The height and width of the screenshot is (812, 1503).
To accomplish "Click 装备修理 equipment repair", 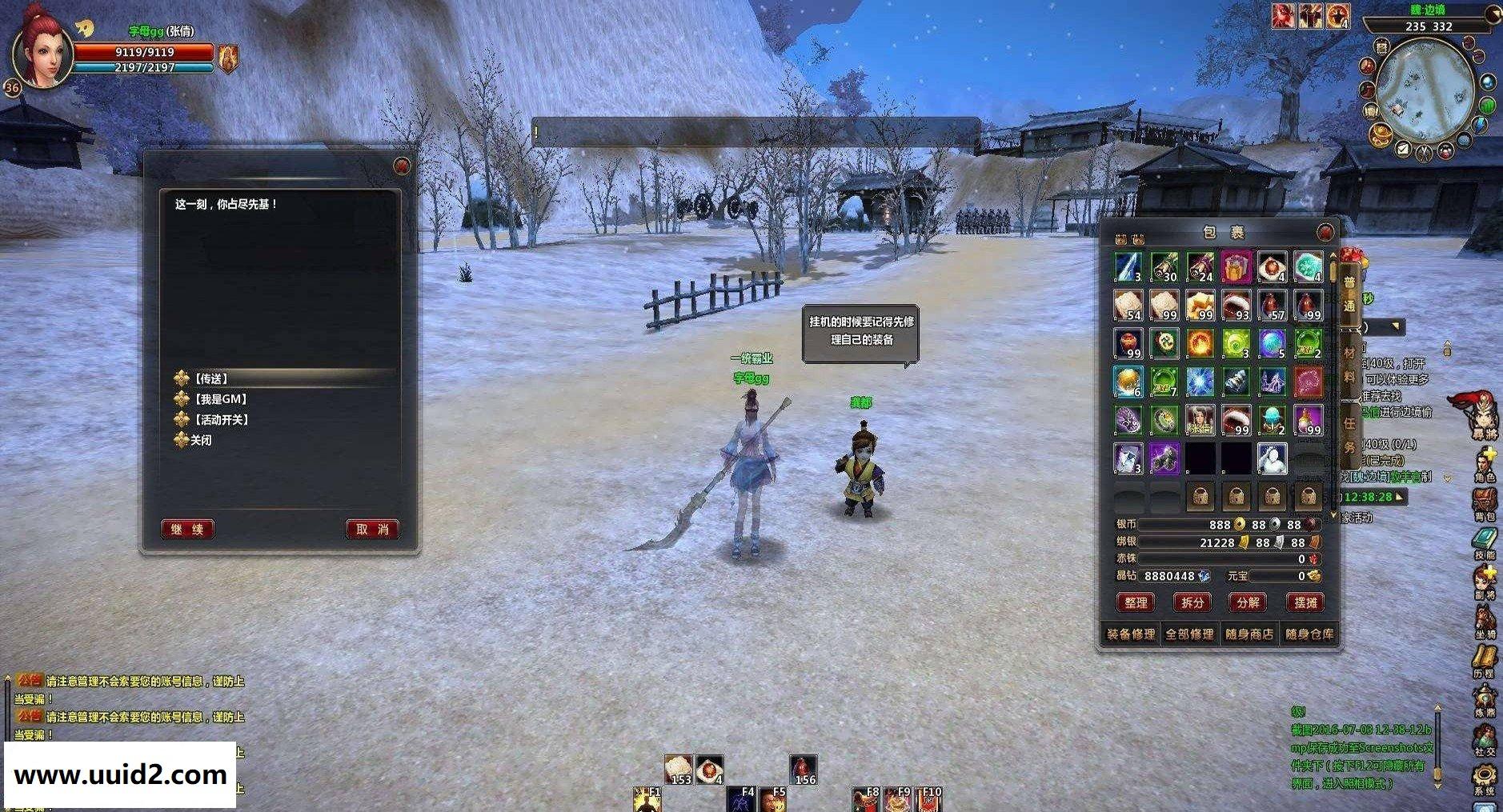I will click(1131, 634).
